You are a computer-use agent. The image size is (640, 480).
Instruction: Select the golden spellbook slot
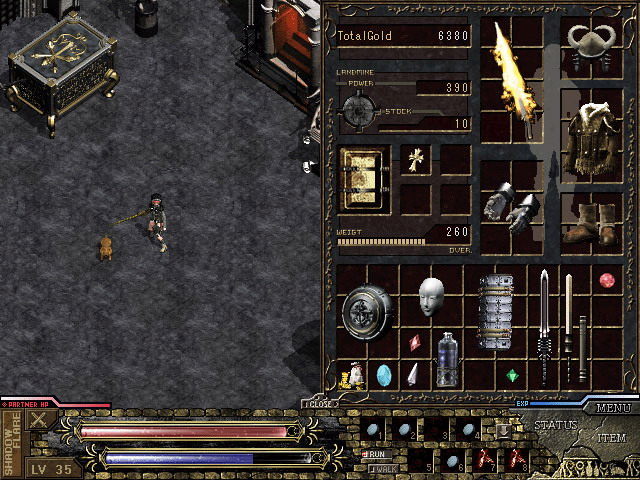point(361,178)
